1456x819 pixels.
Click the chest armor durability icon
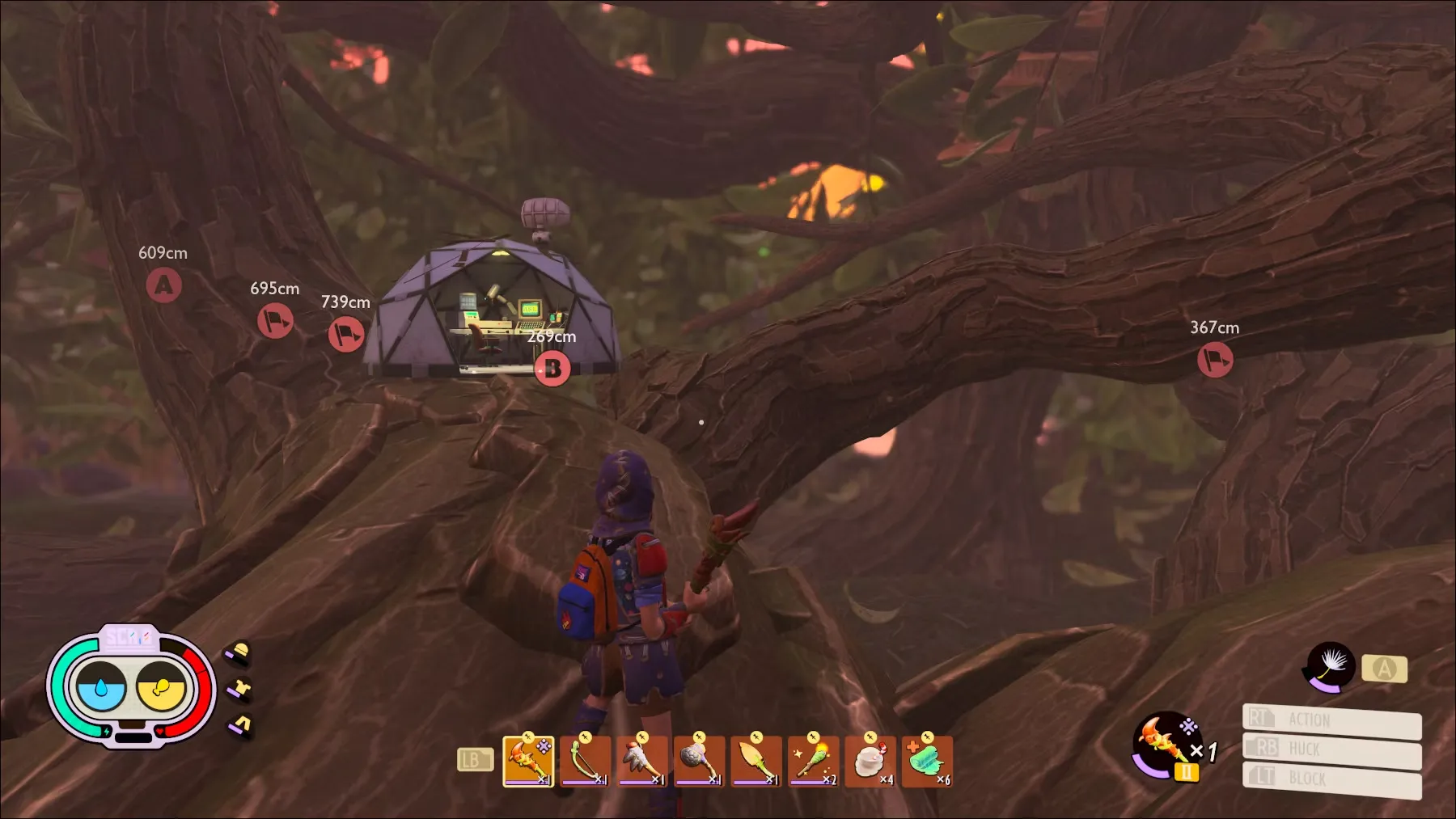239,690
